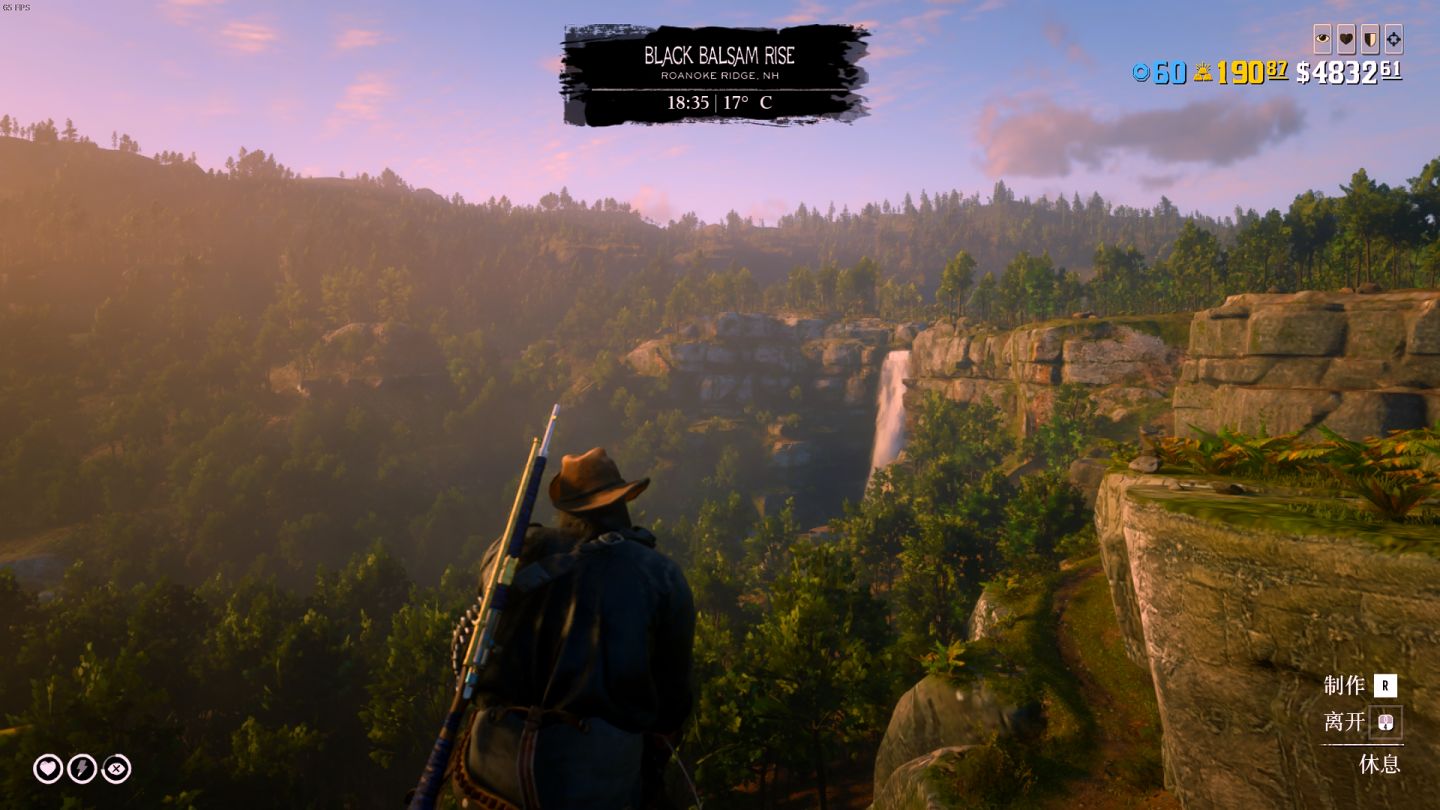Choose the heart ability card

1346,39
